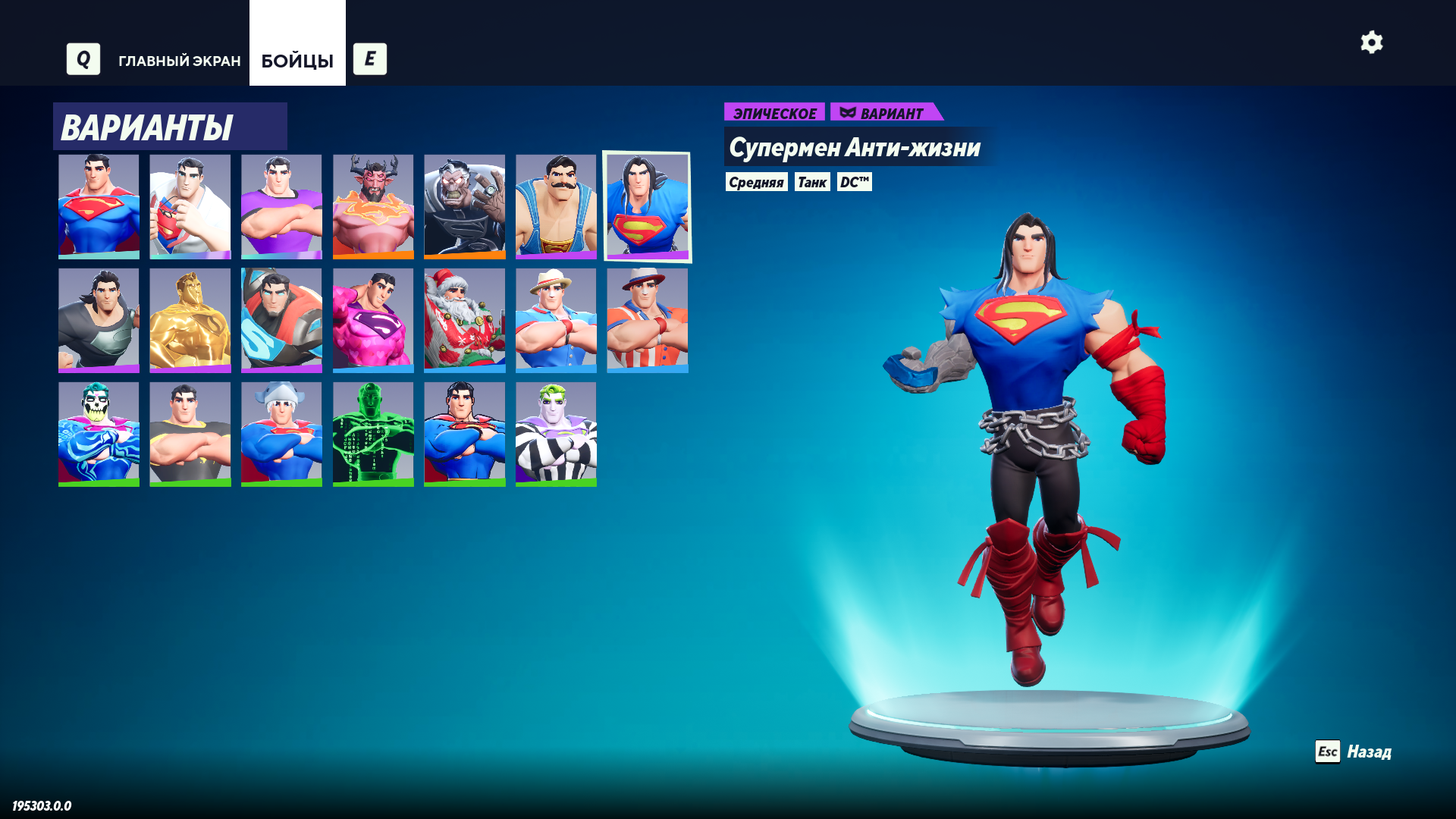This screenshot has width=1456, height=819.
Task: Switch to the Главный экран tab
Action: (179, 61)
